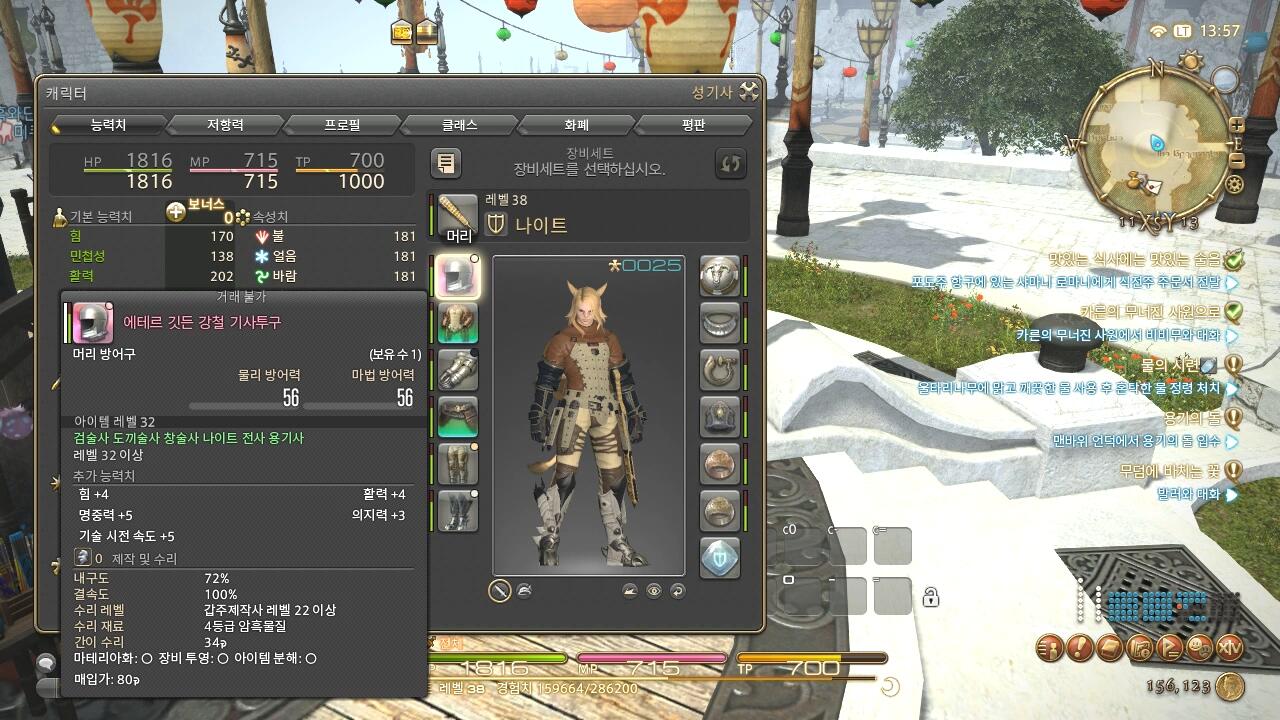The image size is (1280, 720).
Task: Close the character window
Action: pos(749,92)
